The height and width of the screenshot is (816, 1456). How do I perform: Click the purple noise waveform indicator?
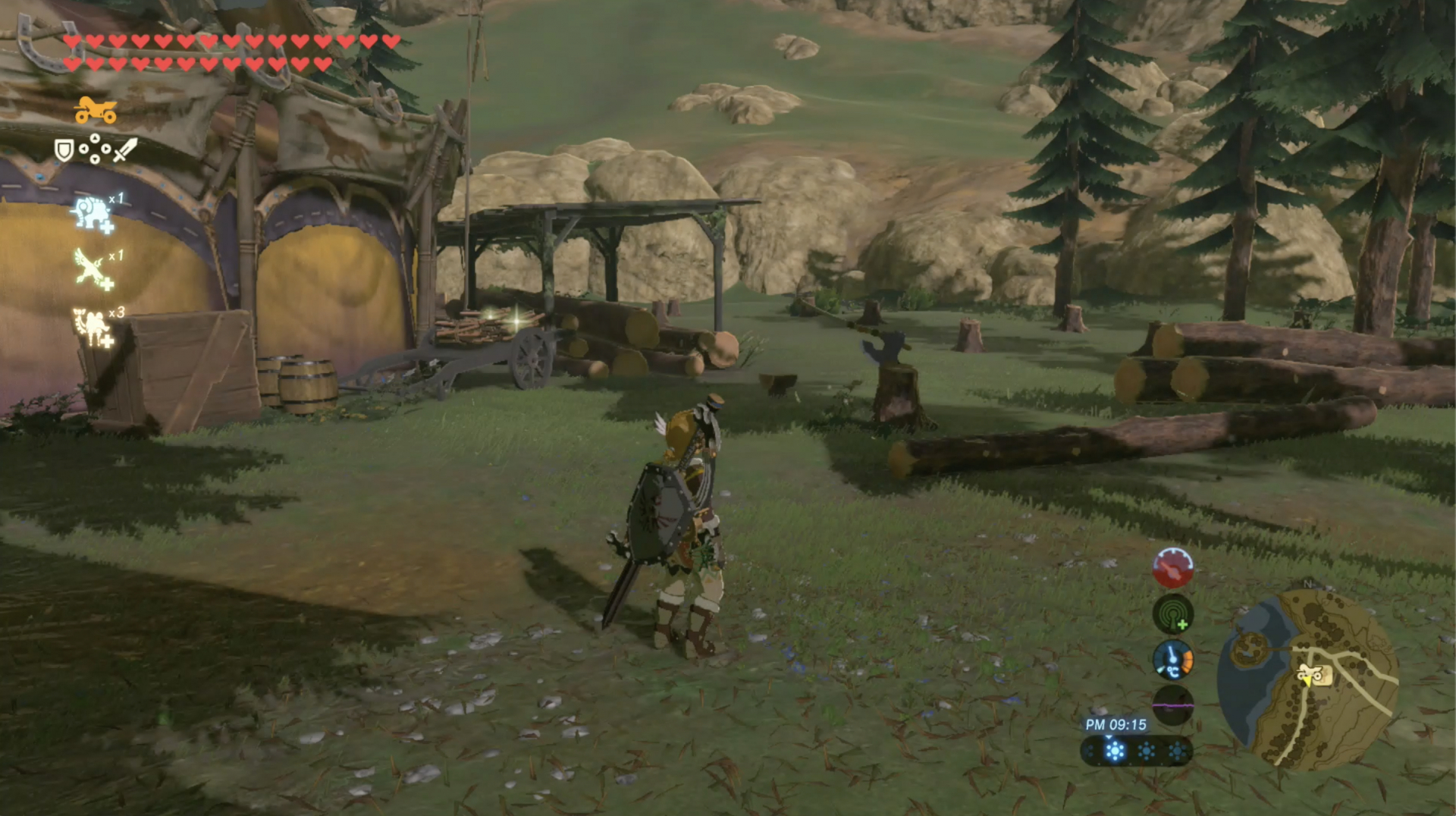(x=1172, y=705)
